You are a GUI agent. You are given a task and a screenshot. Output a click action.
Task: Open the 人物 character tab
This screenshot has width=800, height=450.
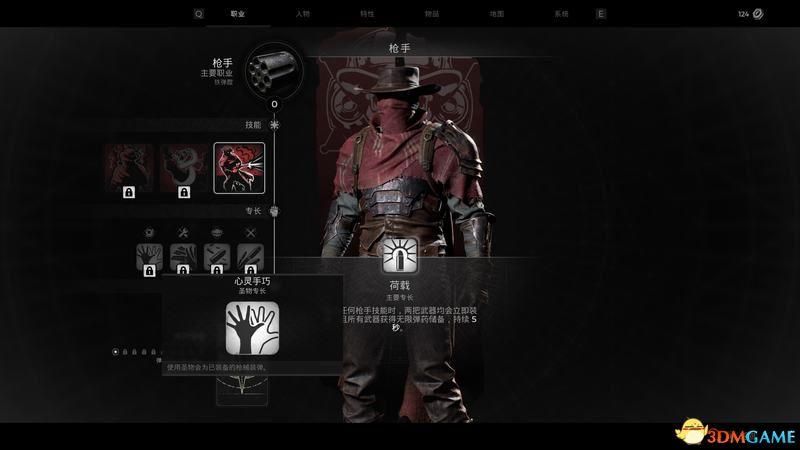(x=302, y=15)
